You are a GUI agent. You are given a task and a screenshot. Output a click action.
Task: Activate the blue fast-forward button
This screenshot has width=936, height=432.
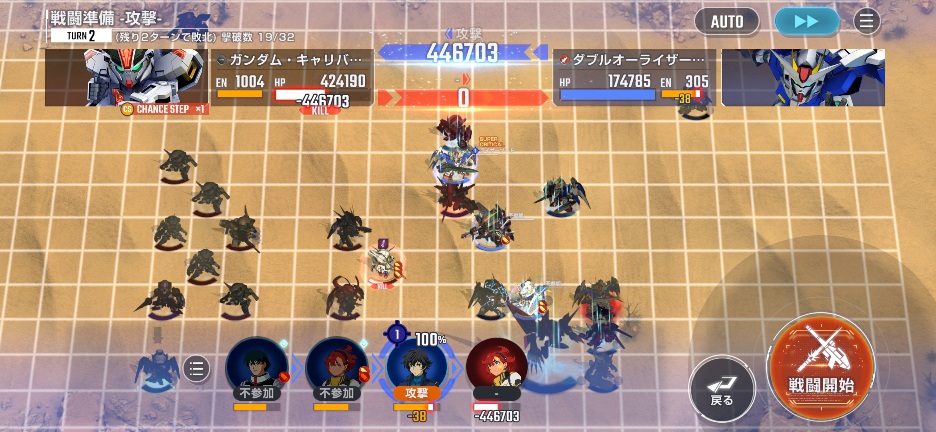[807, 21]
